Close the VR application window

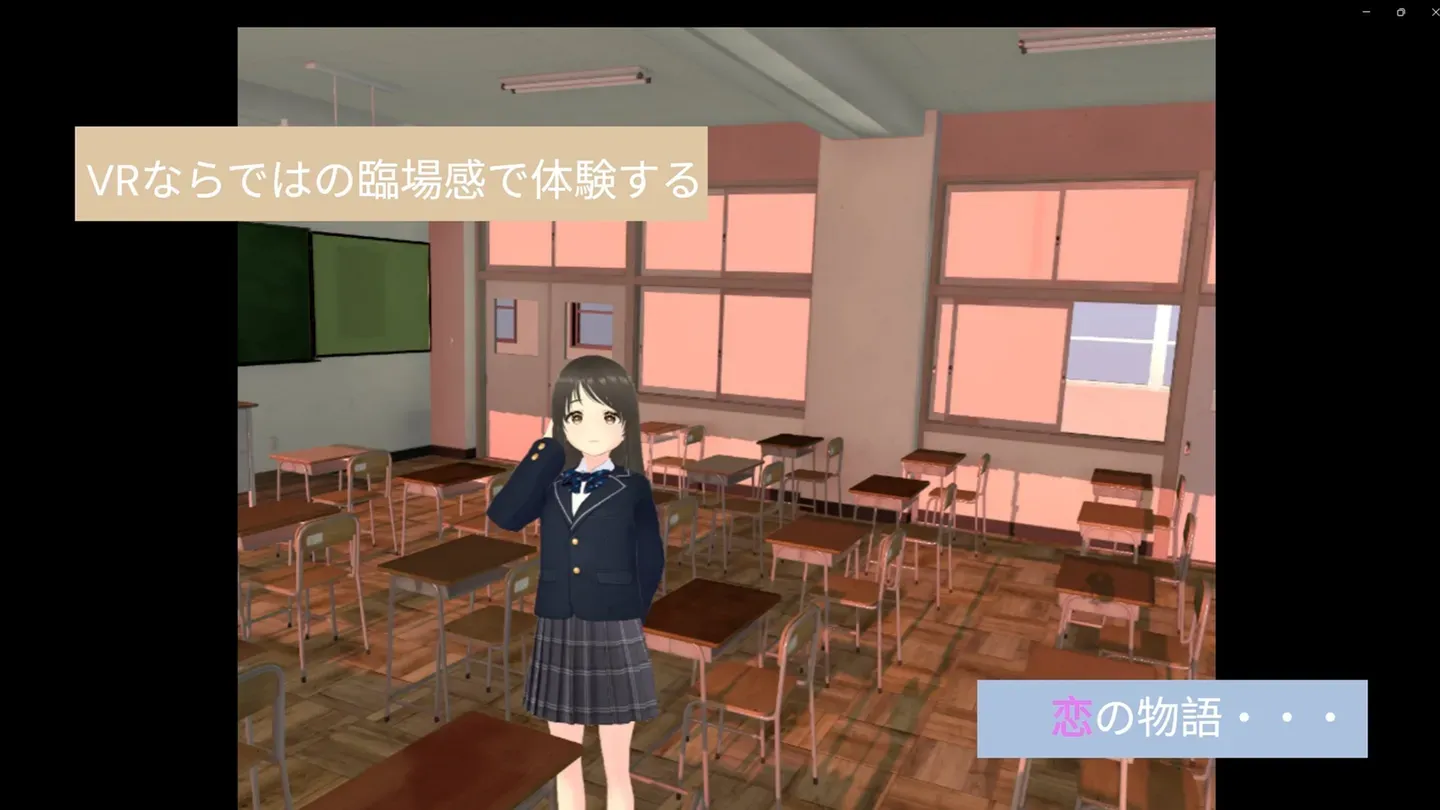pos(1433,11)
